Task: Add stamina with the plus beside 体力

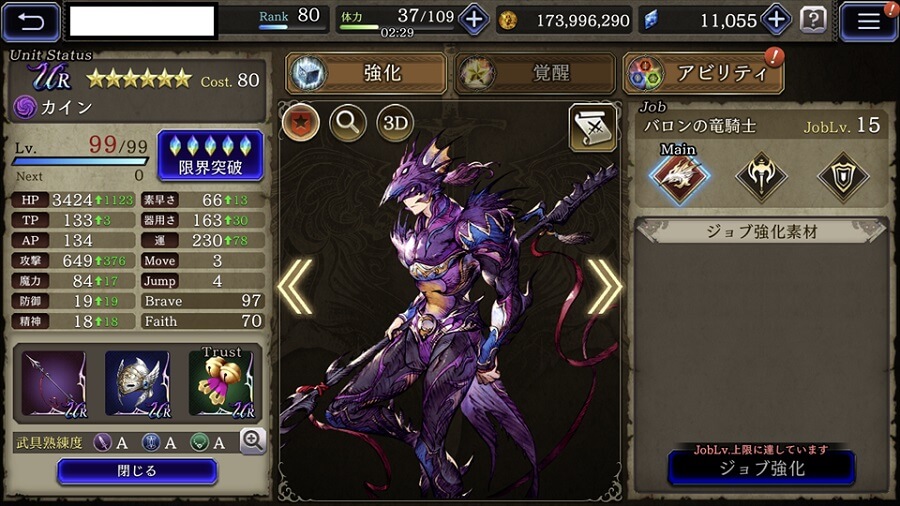Action: (x=473, y=19)
